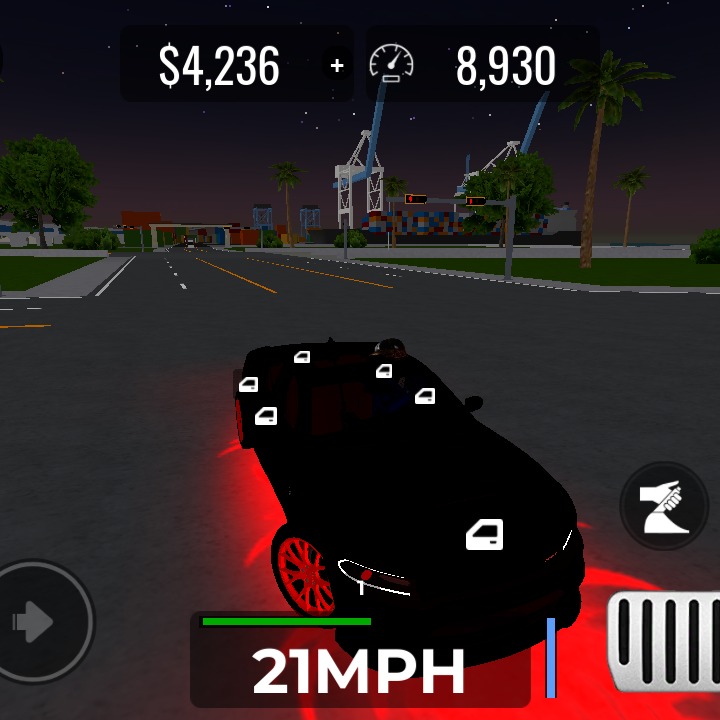Step on the metal gas pedal
Viewport: 720px width, 720px height.
tap(666, 641)
